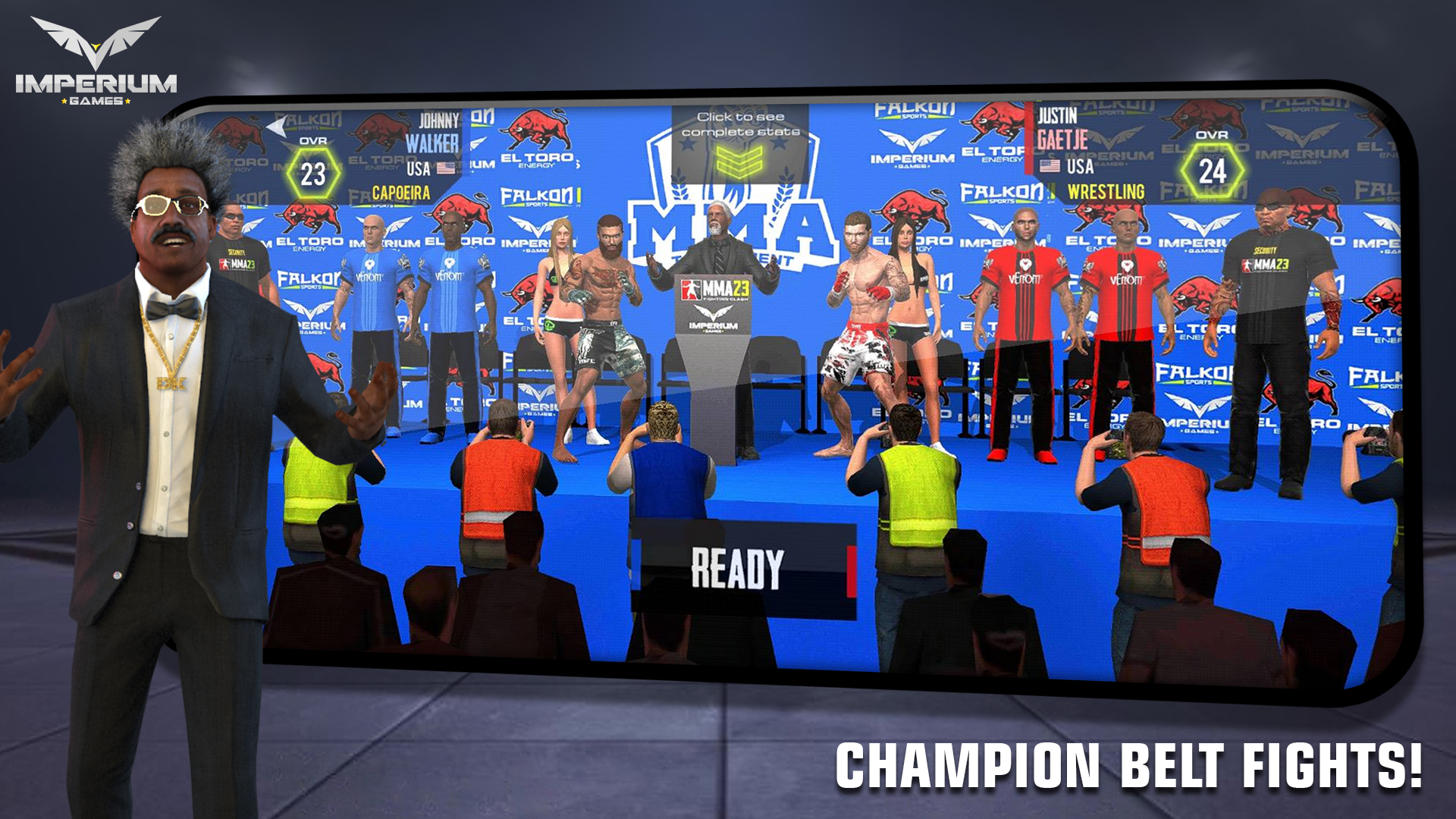Toggle Johnny Walker's CAPOEIRA style label
This screenshot has width=1456, height=819.
click(x=400, y=191)
